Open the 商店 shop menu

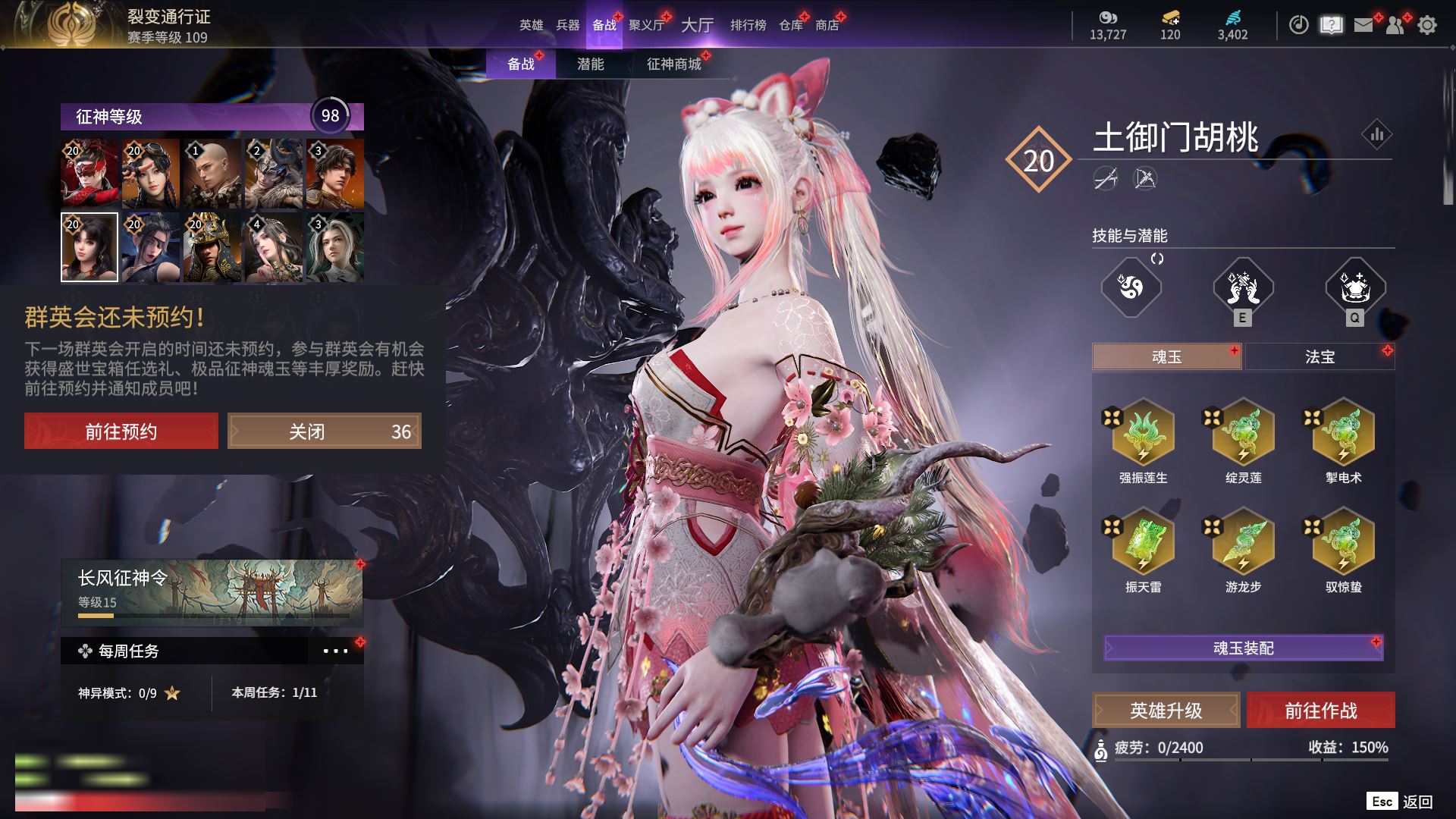click(x=827, y=25)
